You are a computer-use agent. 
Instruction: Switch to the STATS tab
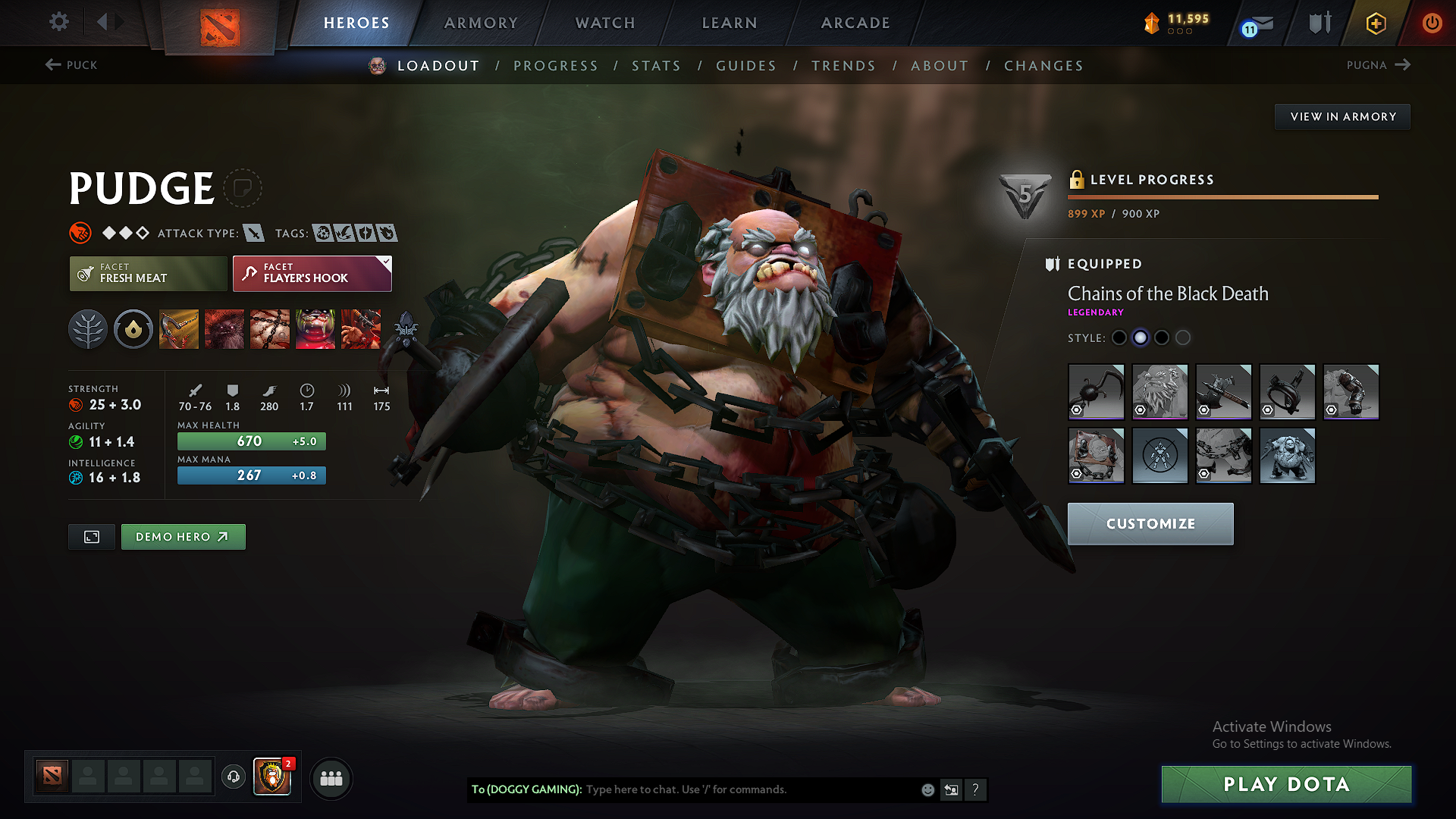point(656,66)
